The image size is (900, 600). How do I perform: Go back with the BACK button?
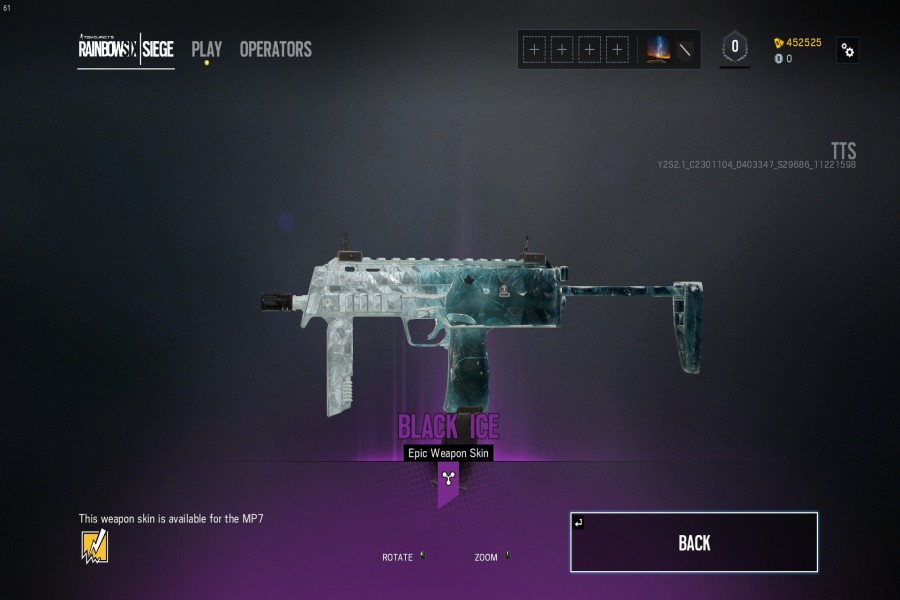pos(694,542)
